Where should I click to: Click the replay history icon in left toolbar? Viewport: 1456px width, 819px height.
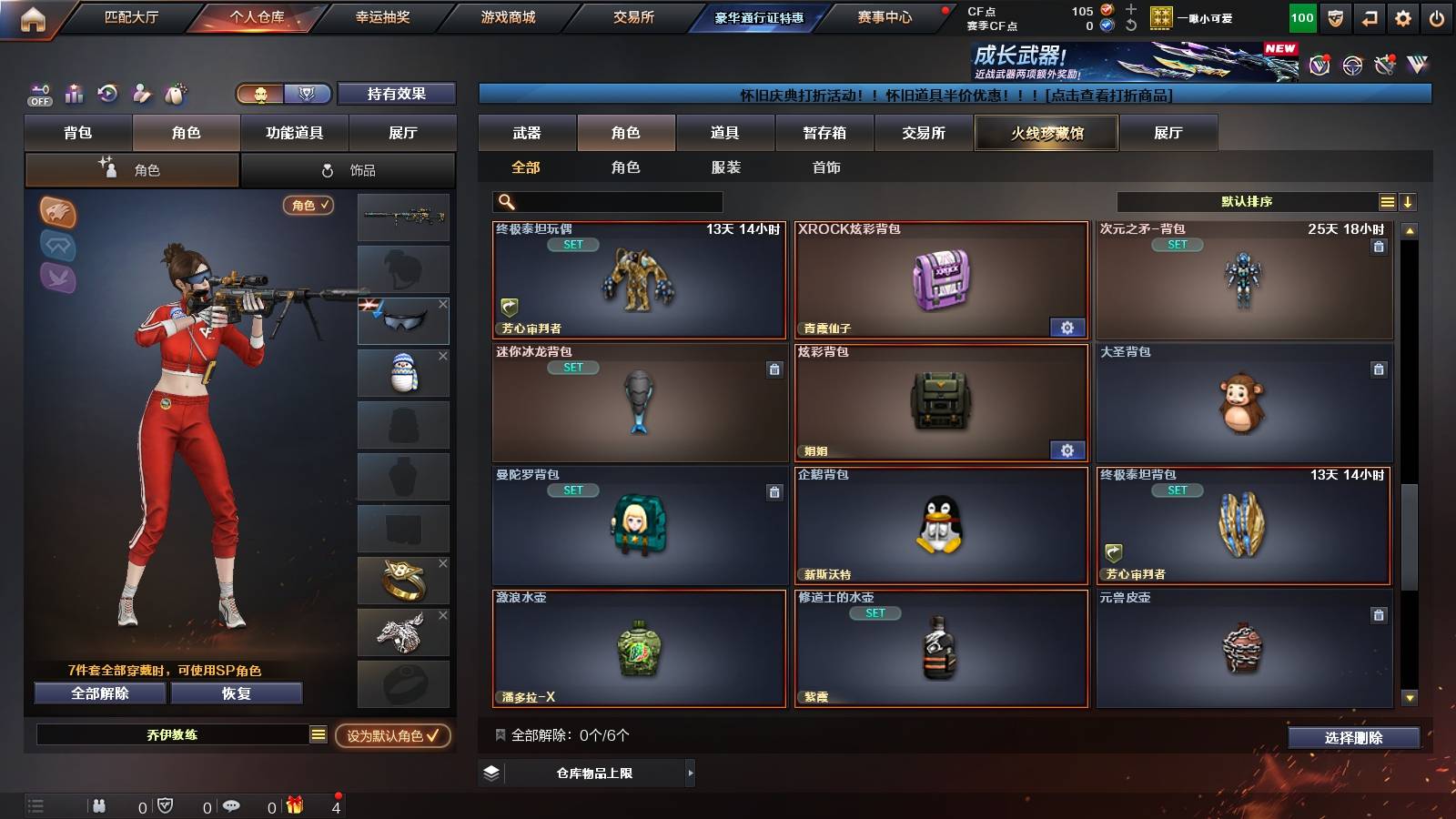[x=109, y=94]
